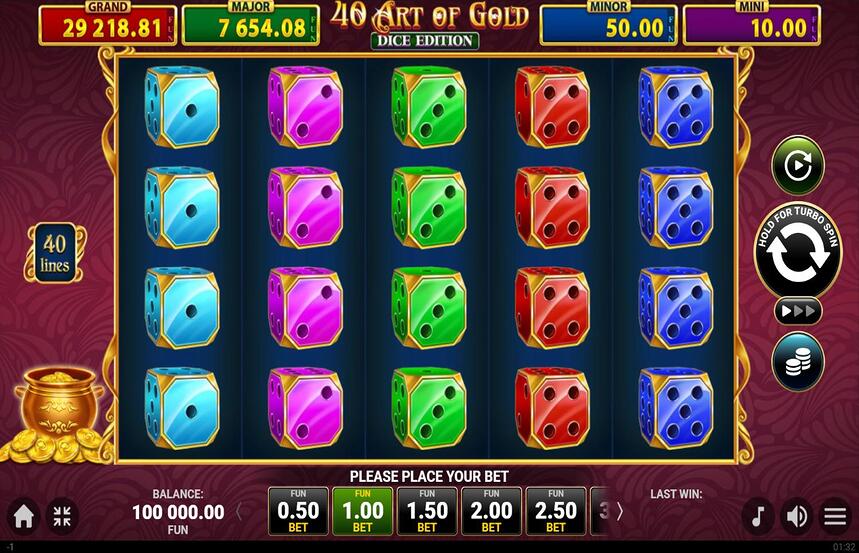Choose the 1.00 bet option
This screenshot has height=553, width=859.
coord(362,511)
